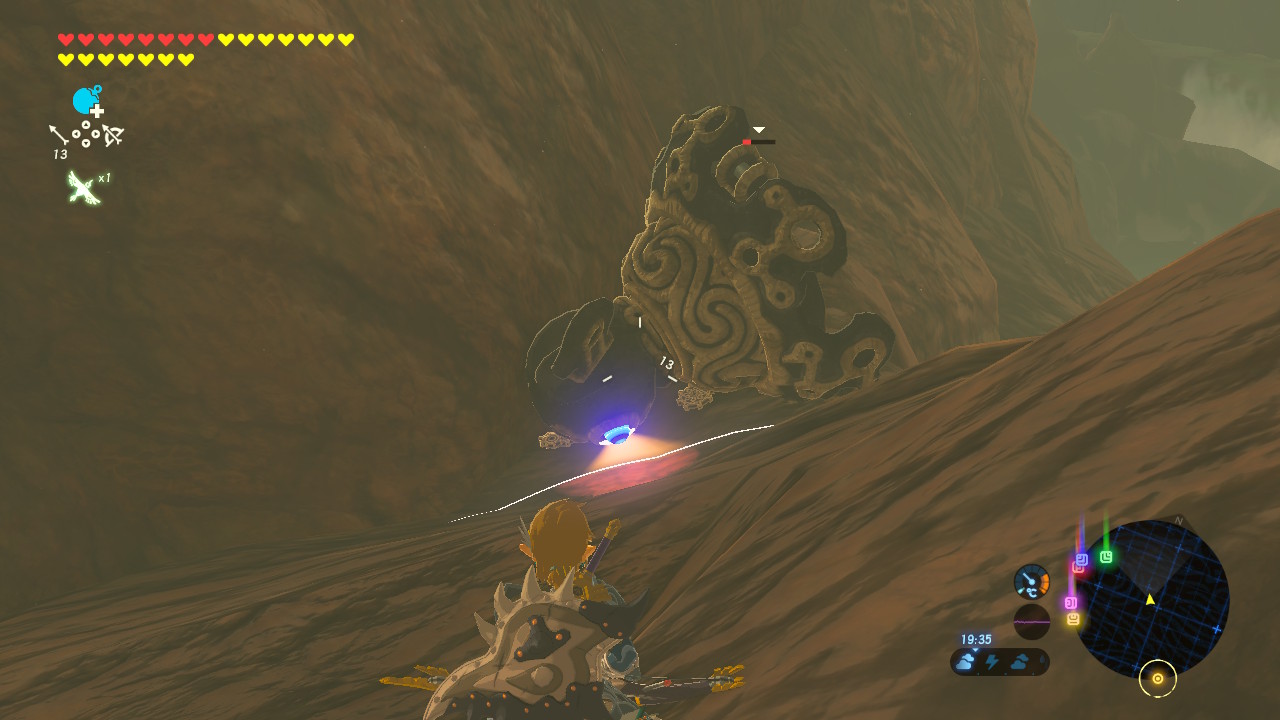The height and width of the screenshot is (720, 1280).
Task: Select the yellow shrine marker beside the minimap
Action: 1073,620
